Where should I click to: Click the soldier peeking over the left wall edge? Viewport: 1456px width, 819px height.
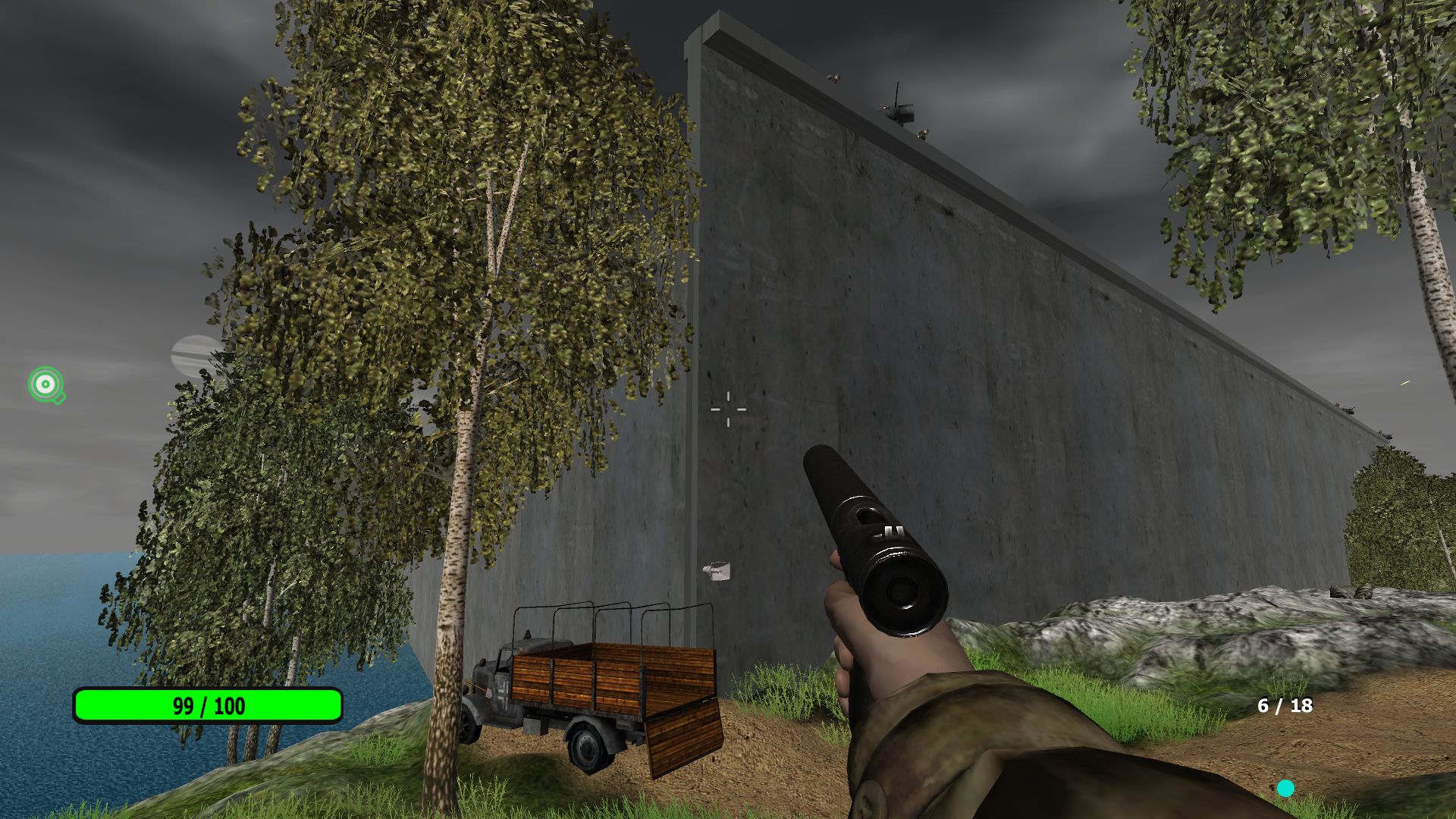[834, 77]
